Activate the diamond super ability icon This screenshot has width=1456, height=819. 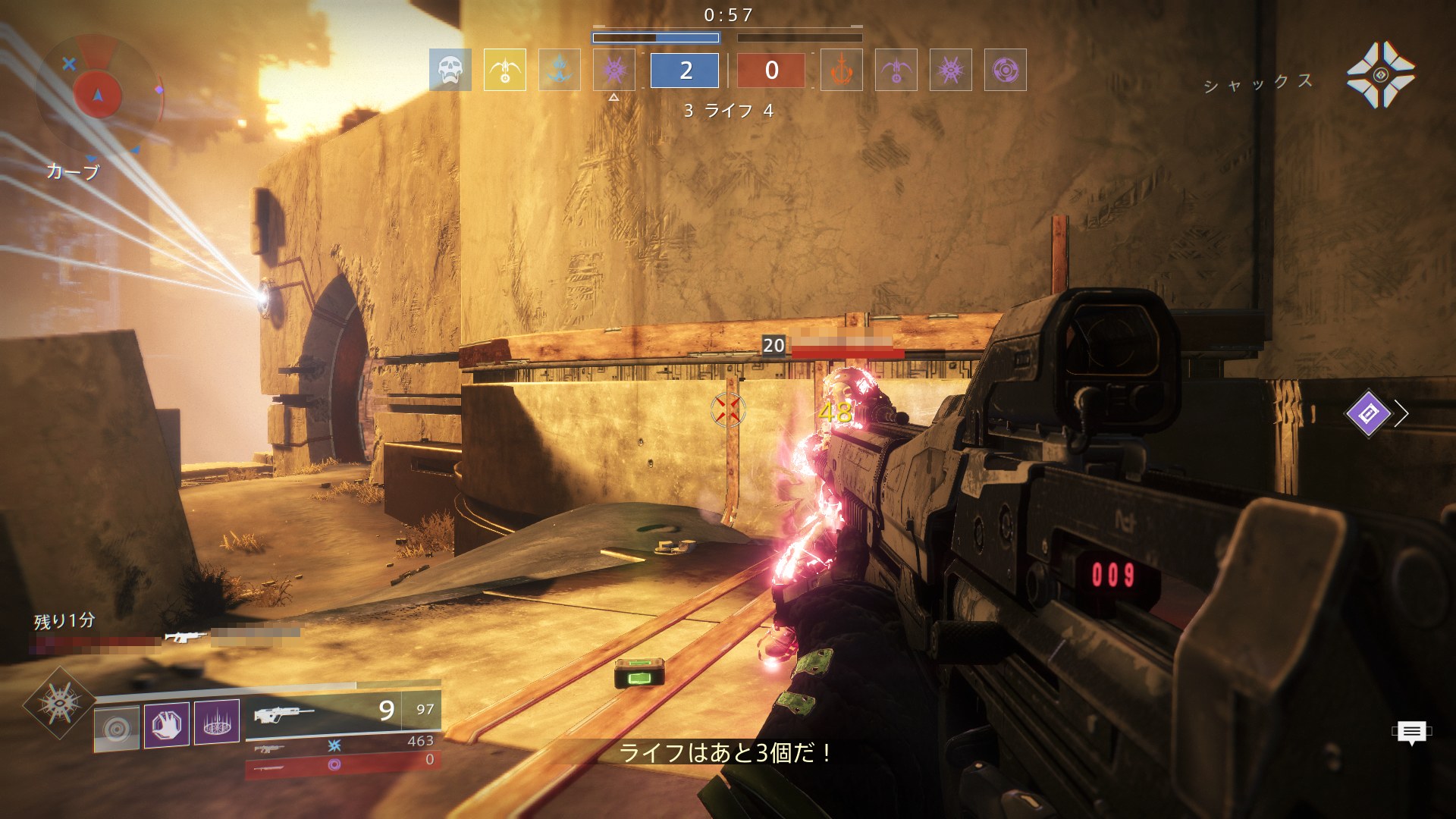pos(59,703)
